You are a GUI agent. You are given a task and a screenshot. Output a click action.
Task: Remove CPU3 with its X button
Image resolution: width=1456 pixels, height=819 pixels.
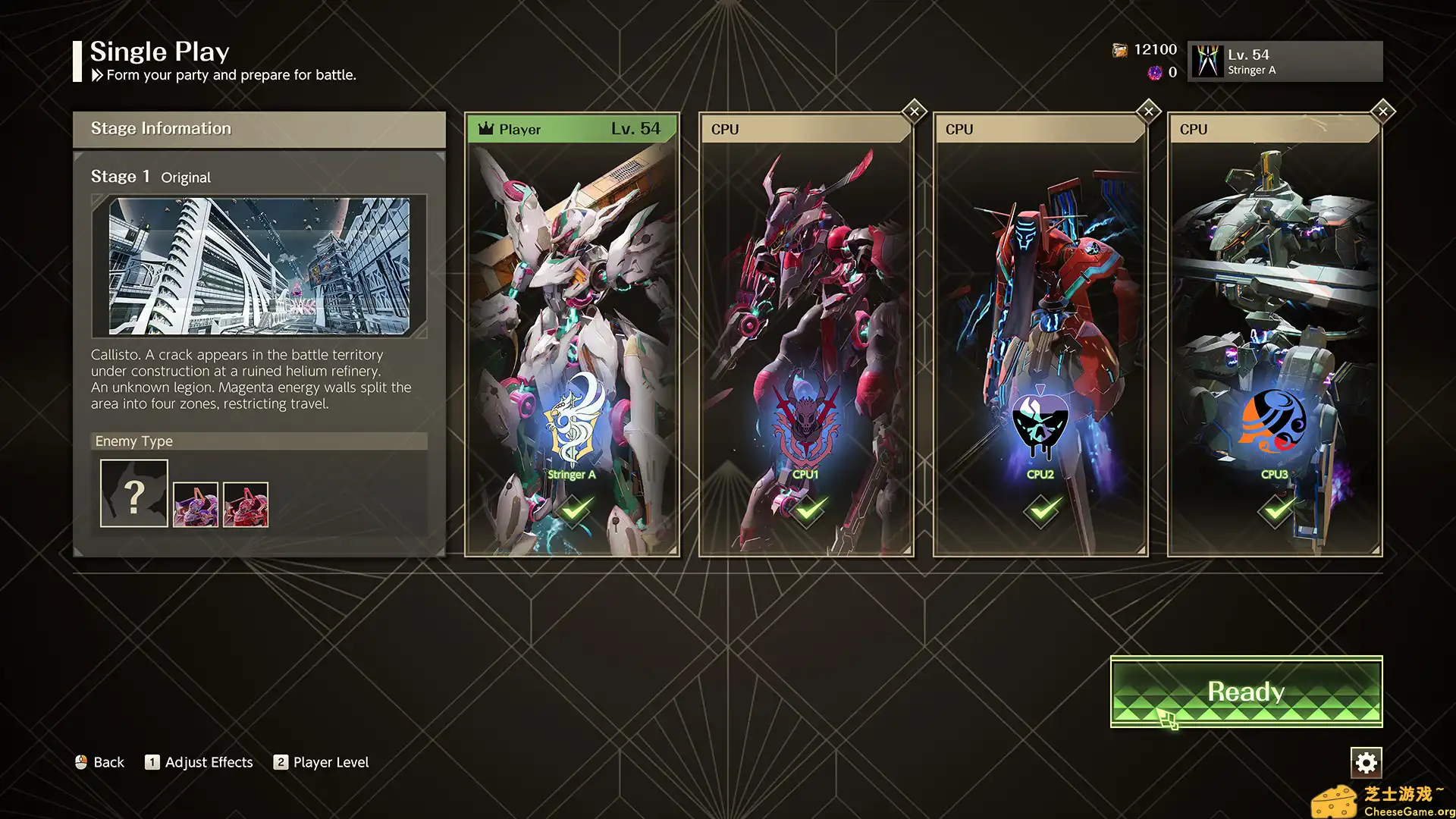(x=1383, y=111)
